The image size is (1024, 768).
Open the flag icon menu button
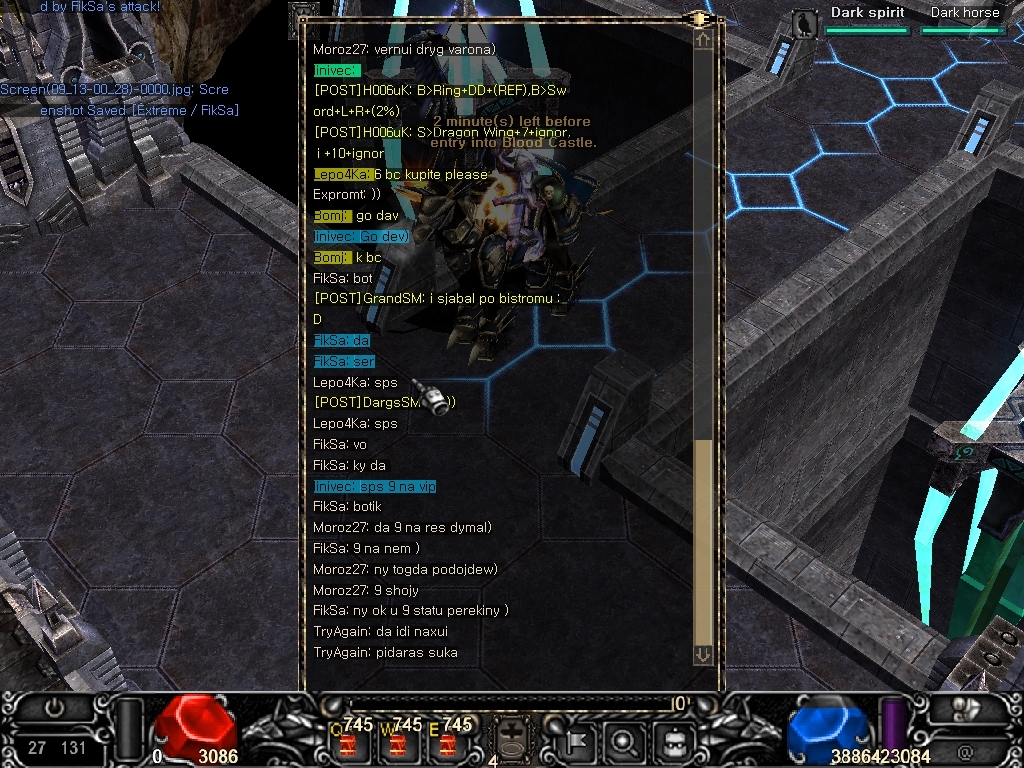[x=578, y=742]
